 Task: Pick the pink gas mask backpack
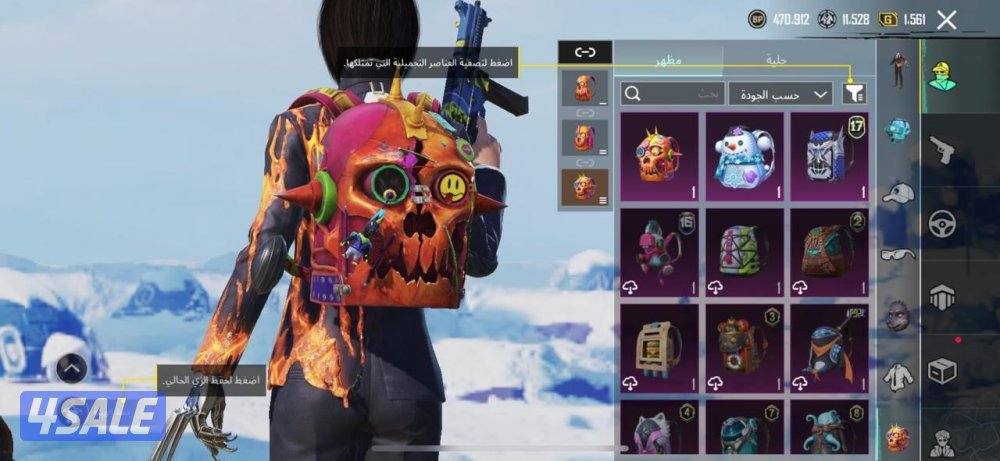tap(658, 253)
